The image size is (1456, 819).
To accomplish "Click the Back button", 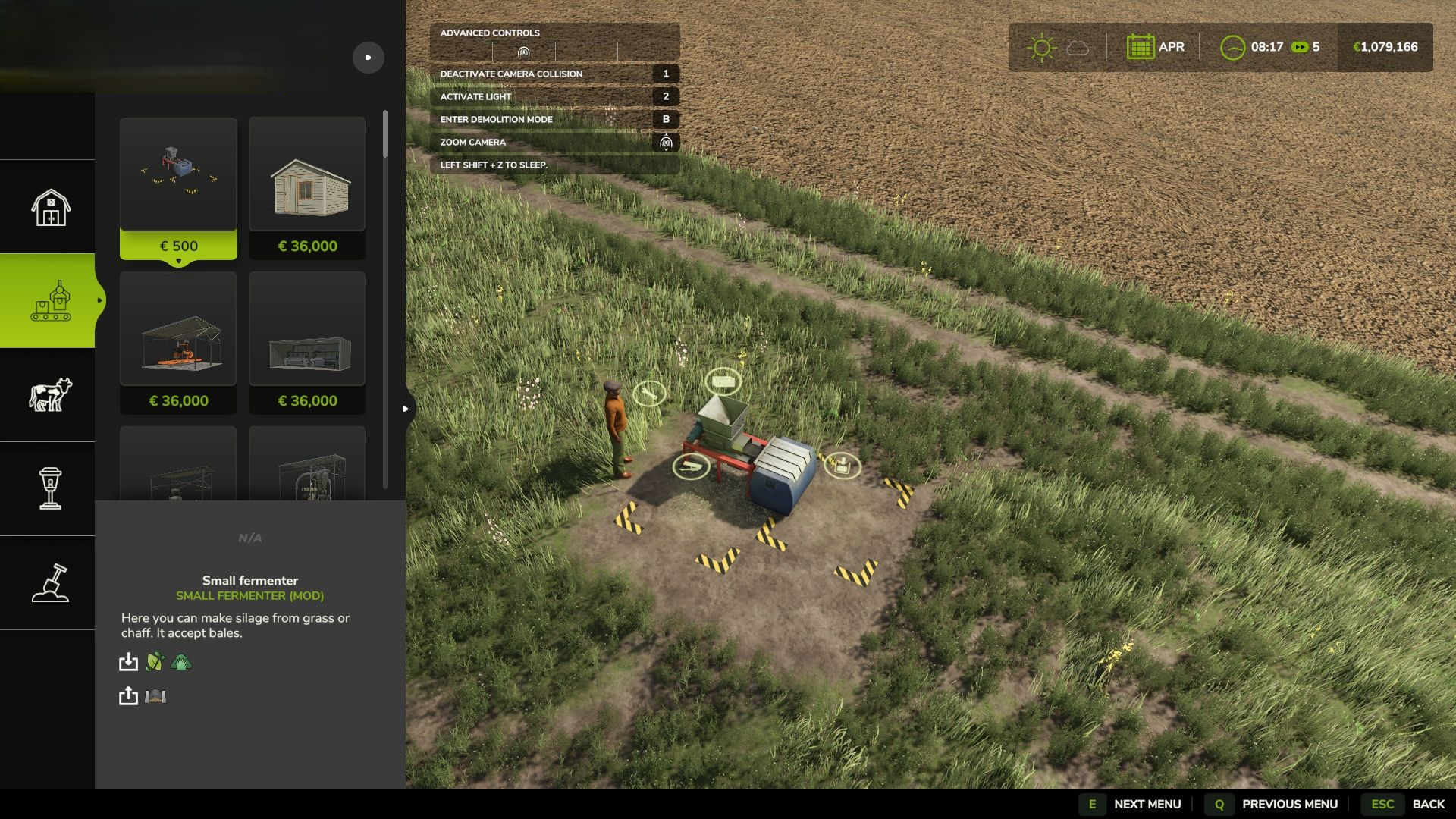I will click(1409, 804).
